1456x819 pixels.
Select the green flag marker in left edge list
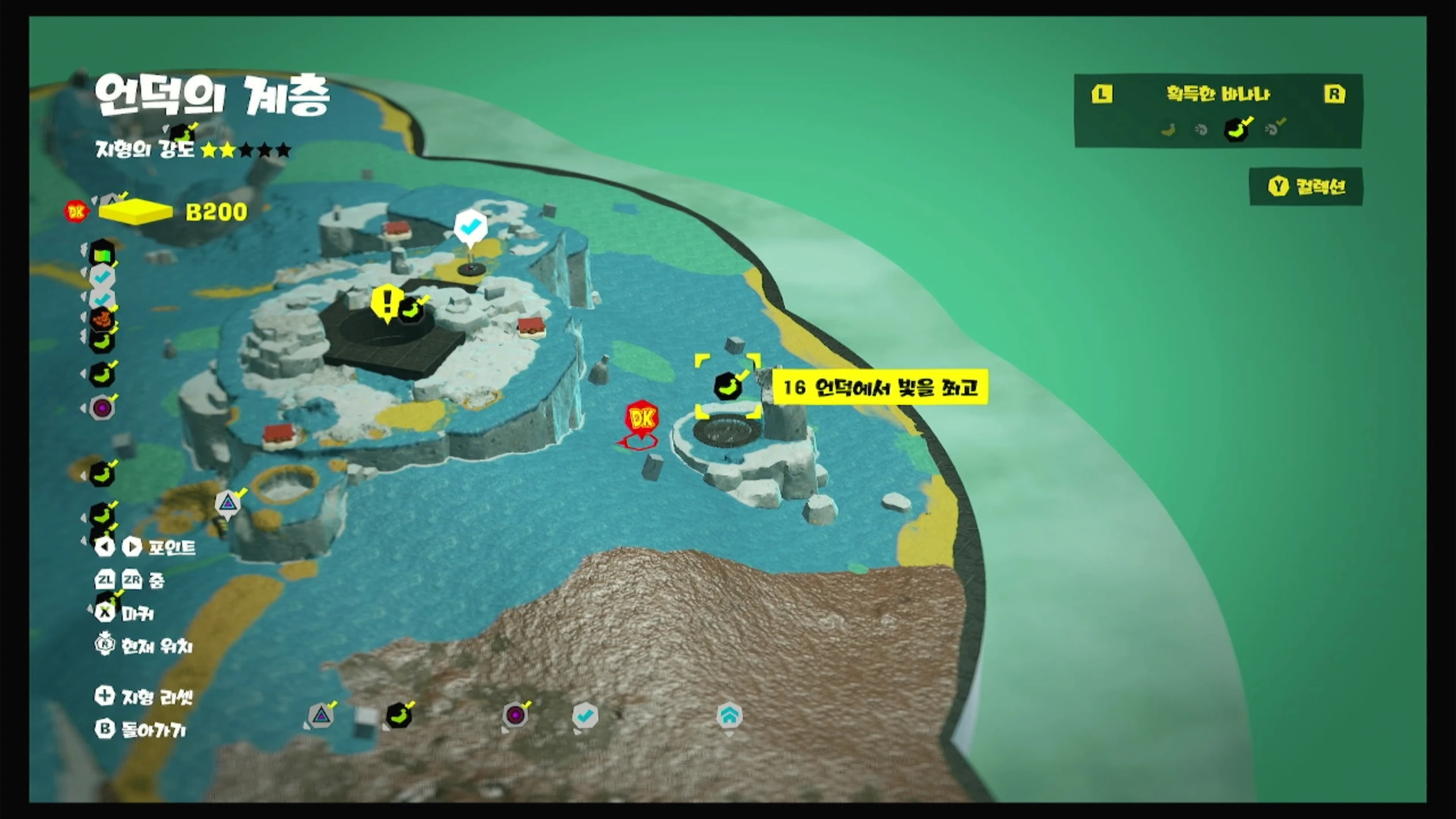click(102, 254)
